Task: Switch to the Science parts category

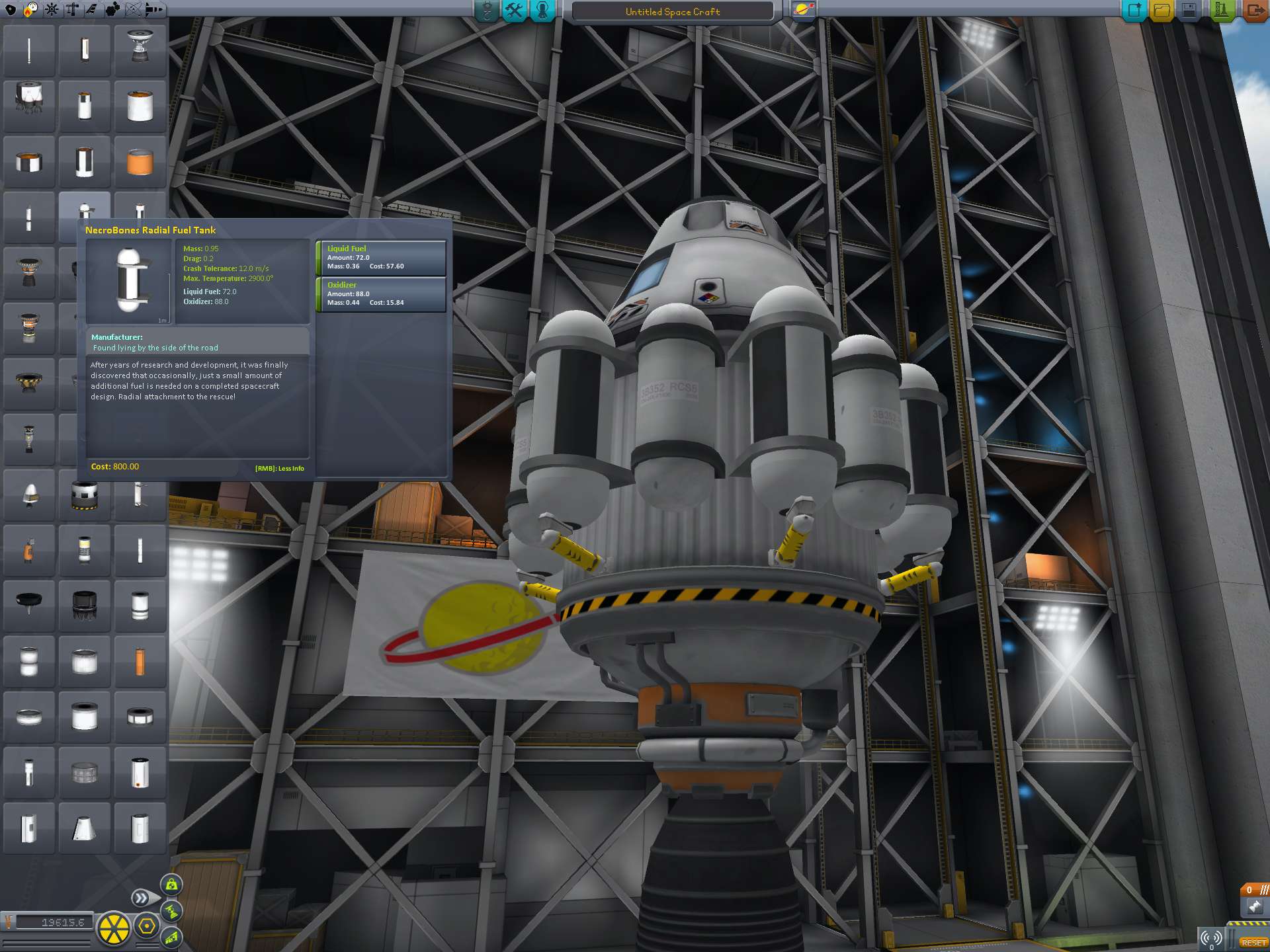Action: click(x=133, y=9)
